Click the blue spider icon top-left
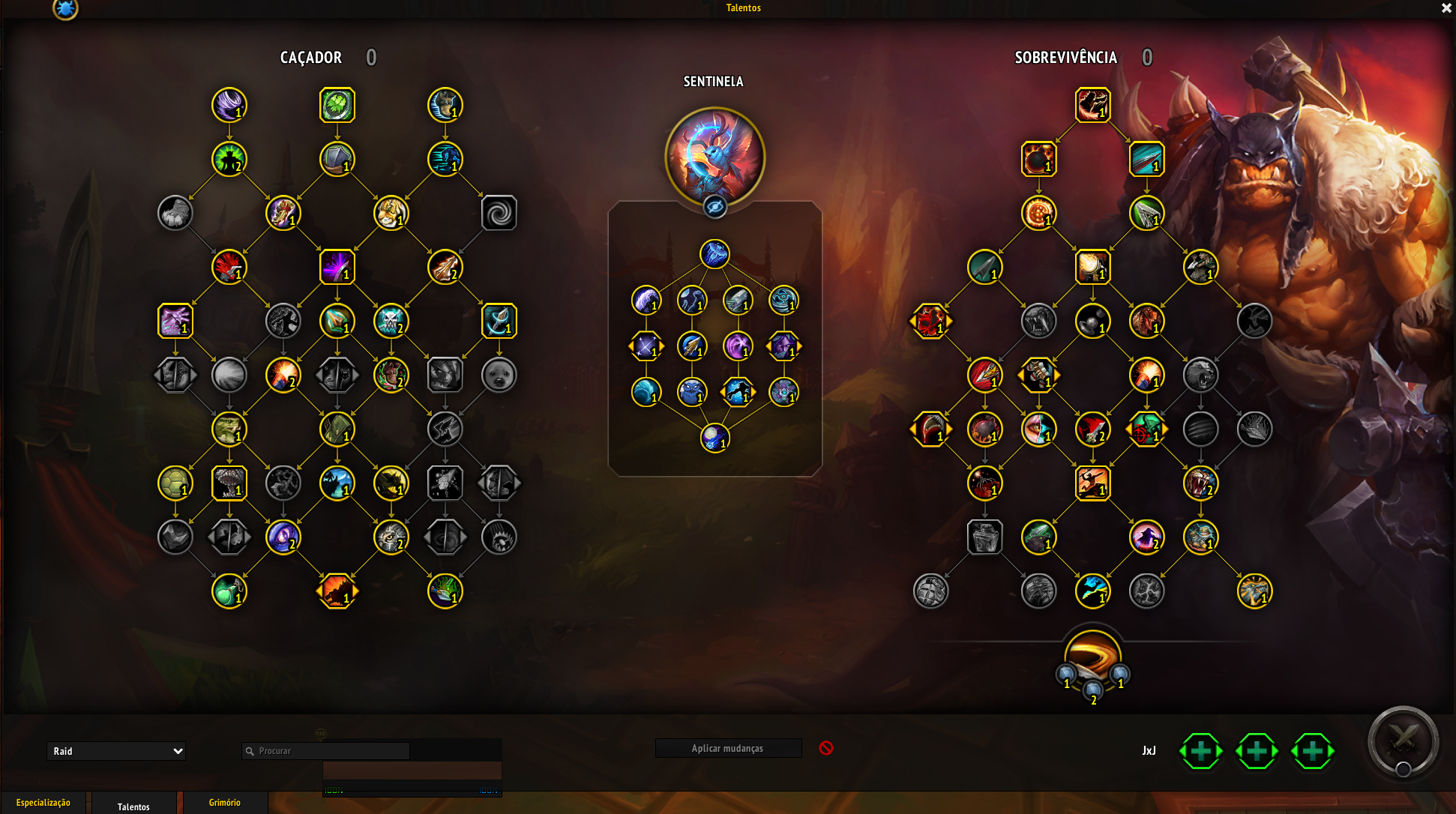Image resolution: width=1456 pixels, height=814 pixels. 65,9
